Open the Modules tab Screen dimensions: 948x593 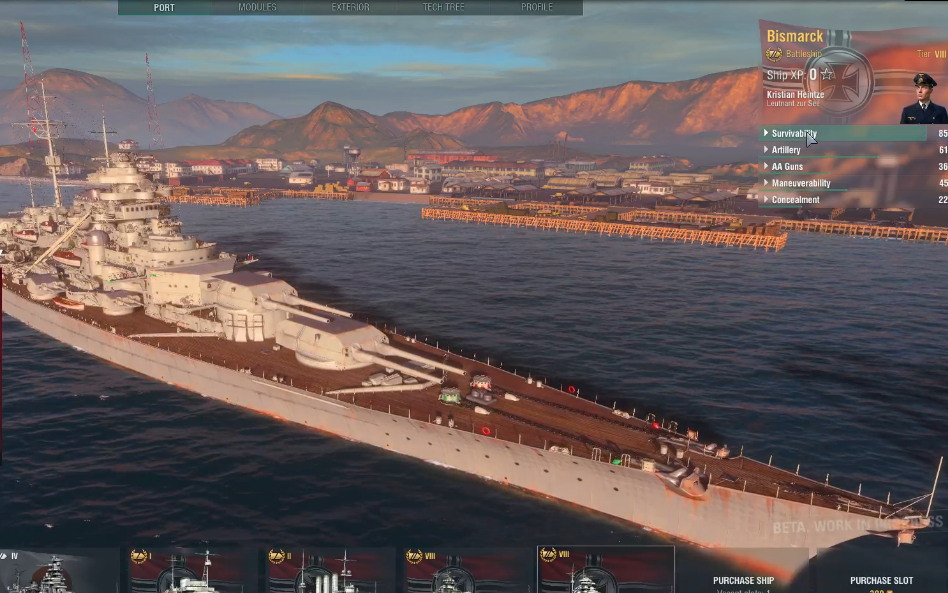[x=257, y=7]
